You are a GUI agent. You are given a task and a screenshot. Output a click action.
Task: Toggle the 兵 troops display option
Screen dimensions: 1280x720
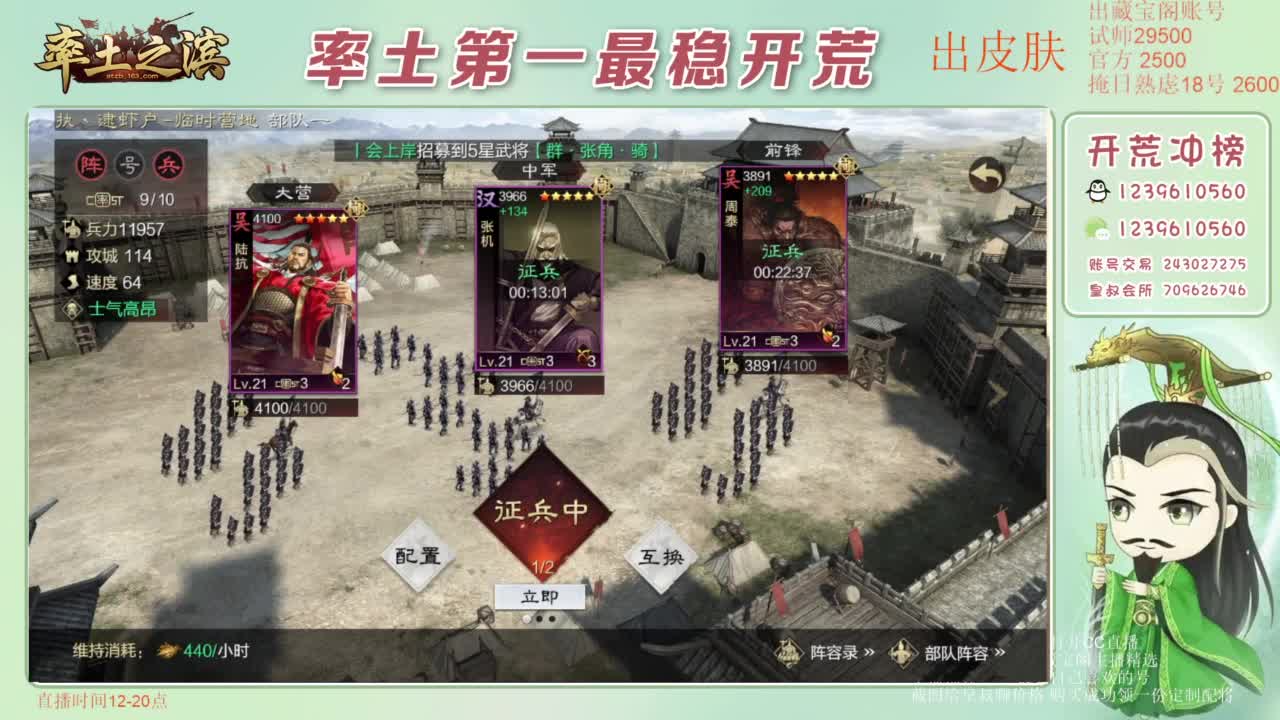point(166,163)
